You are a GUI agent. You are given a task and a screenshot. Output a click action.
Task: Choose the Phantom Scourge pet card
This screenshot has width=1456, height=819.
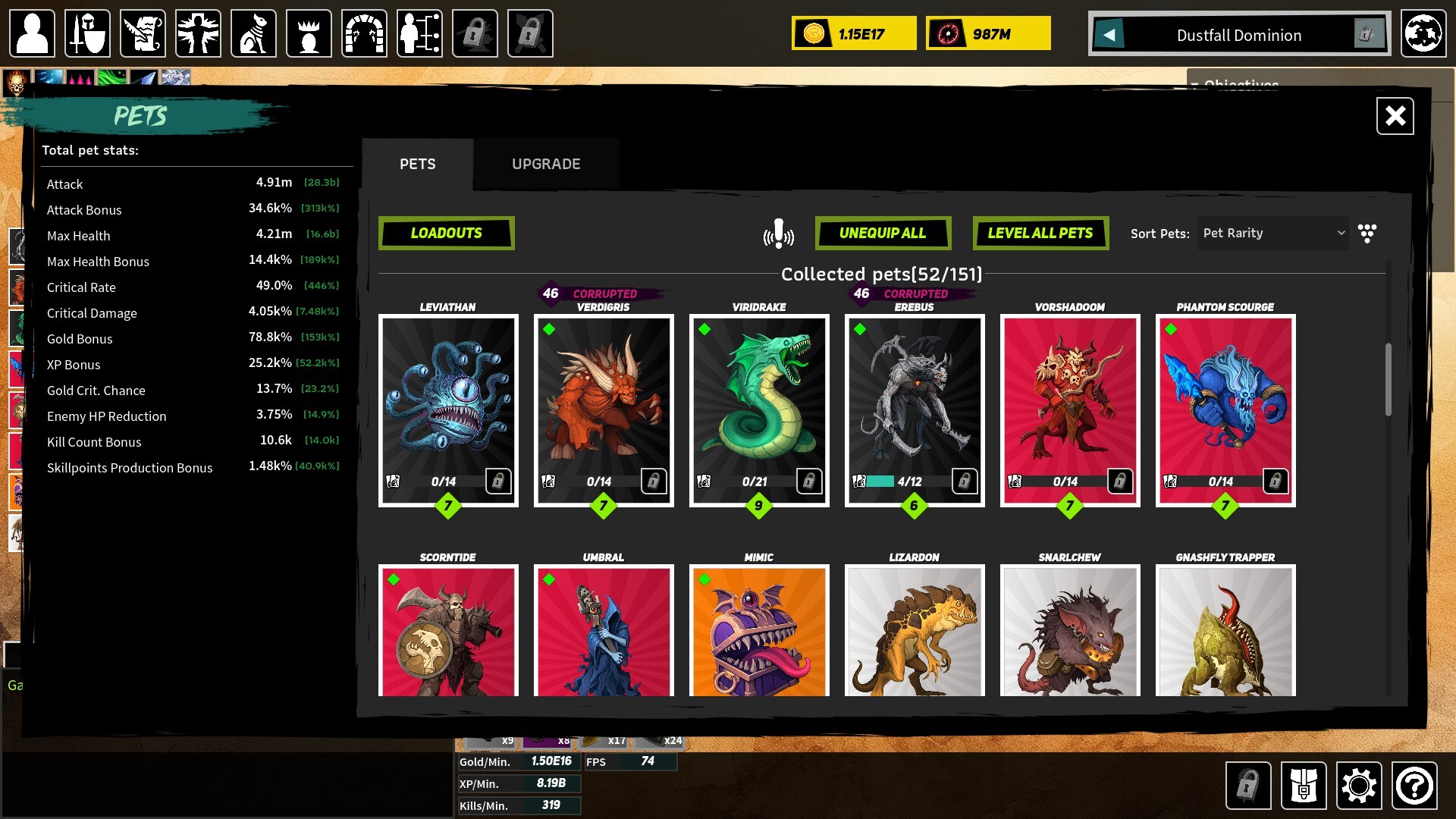coord(1225,402)
